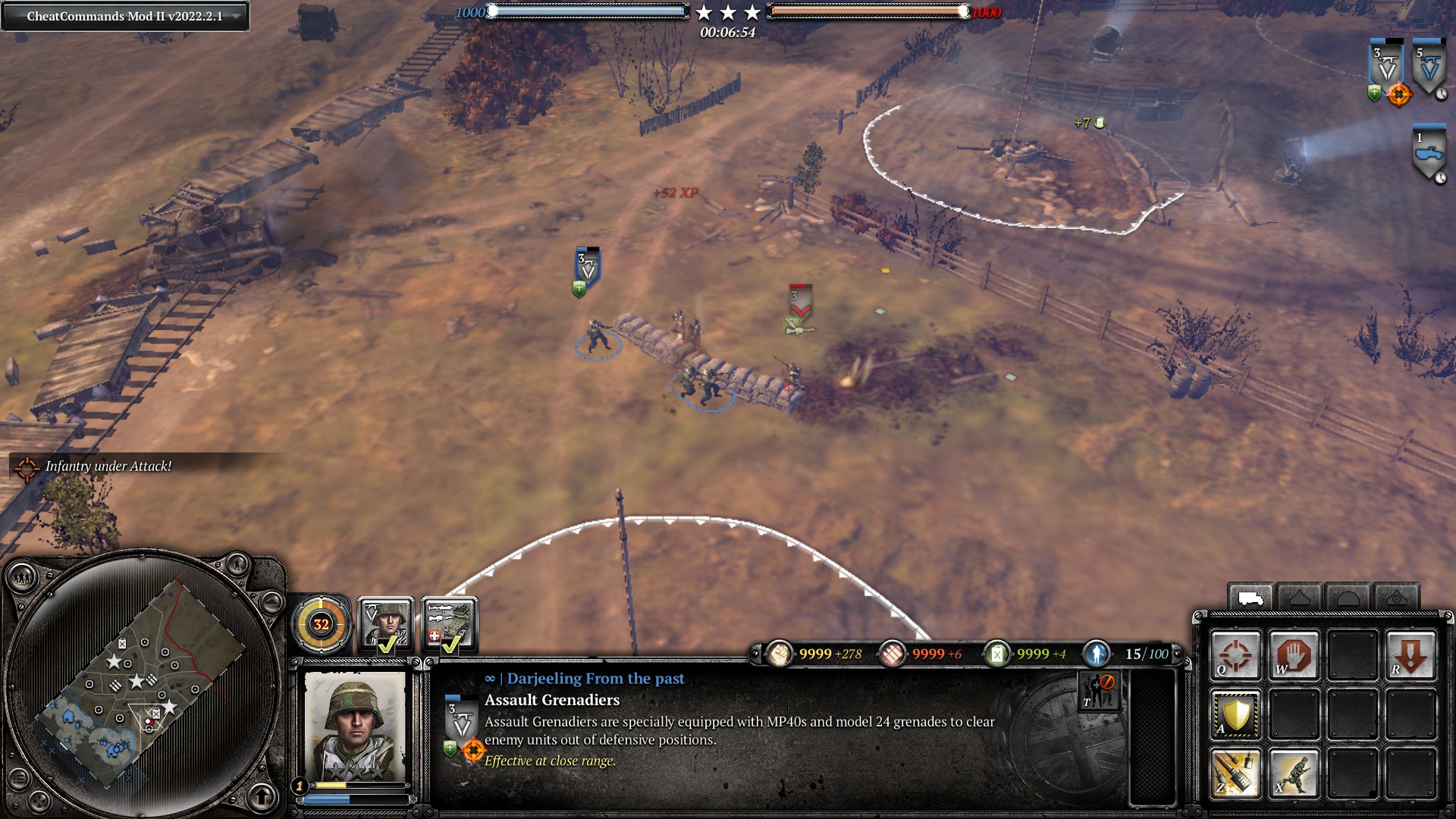Viewport: 1456px width, 819px height.
Task: Activate the sprinting soldier ability
Action: point(1294,773)
